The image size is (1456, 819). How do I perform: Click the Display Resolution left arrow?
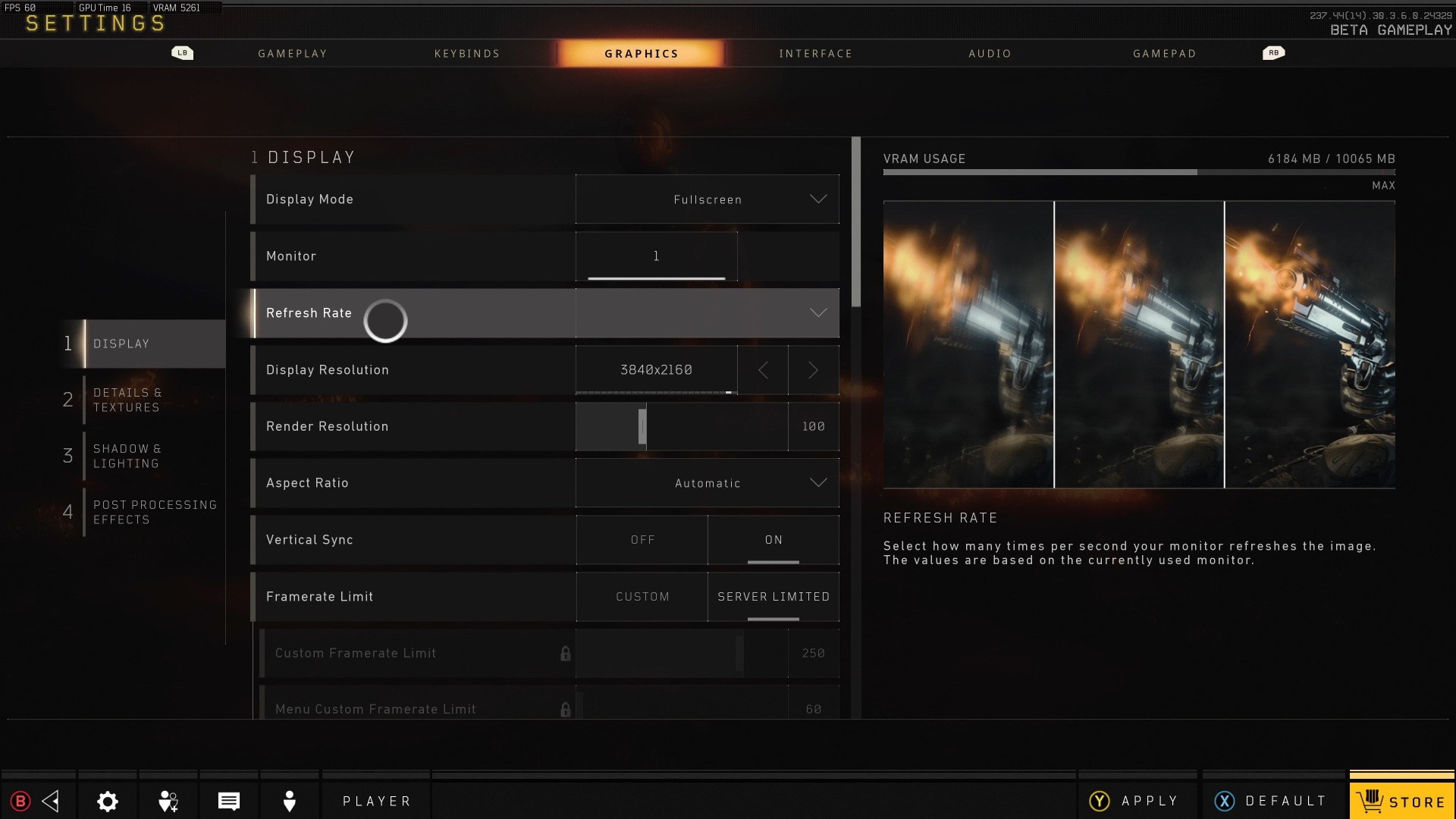(x=763, y=370)
